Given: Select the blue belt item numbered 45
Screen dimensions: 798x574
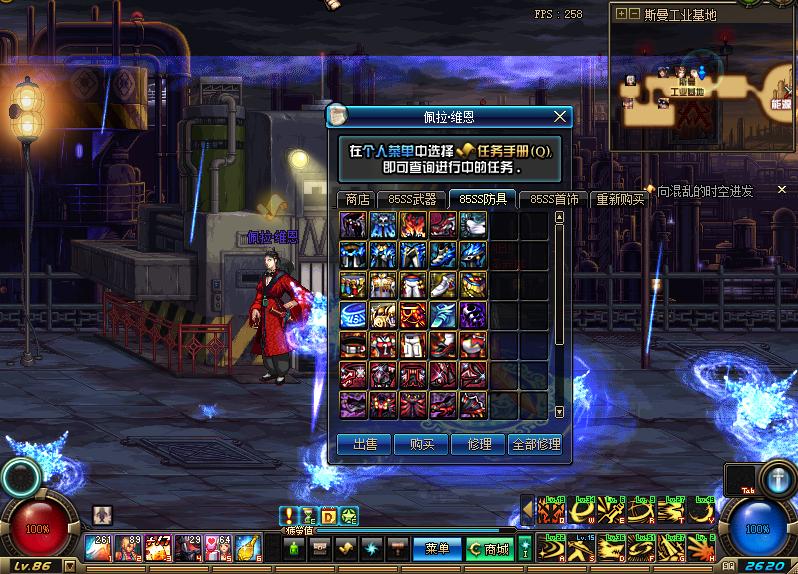Looking at the screenshot, I should 353,315.
